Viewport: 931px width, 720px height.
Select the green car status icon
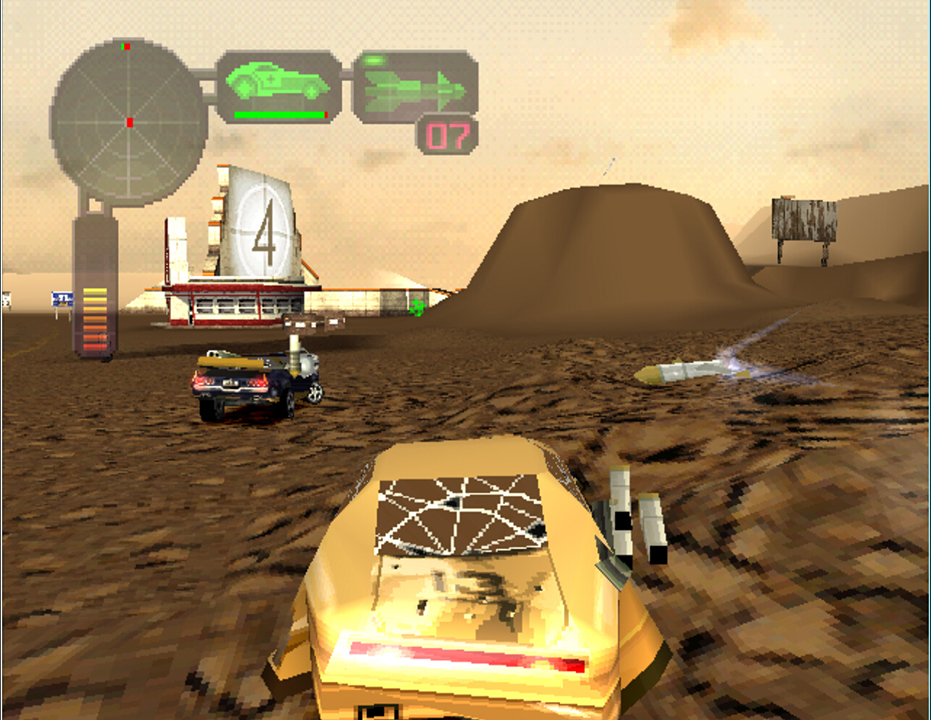[278, 82]
